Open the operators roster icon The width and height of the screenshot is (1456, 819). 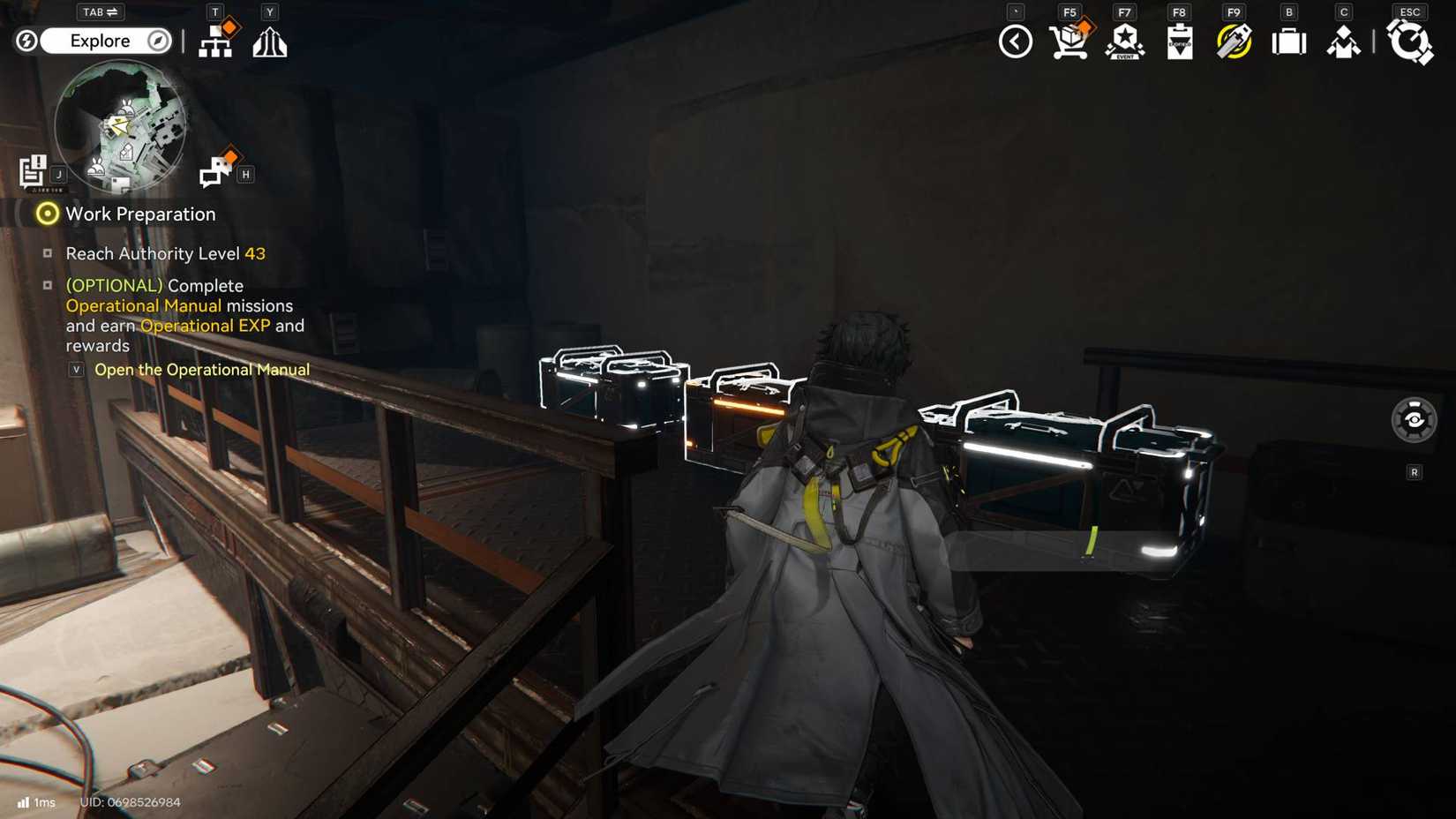(x=1343, y=41)
